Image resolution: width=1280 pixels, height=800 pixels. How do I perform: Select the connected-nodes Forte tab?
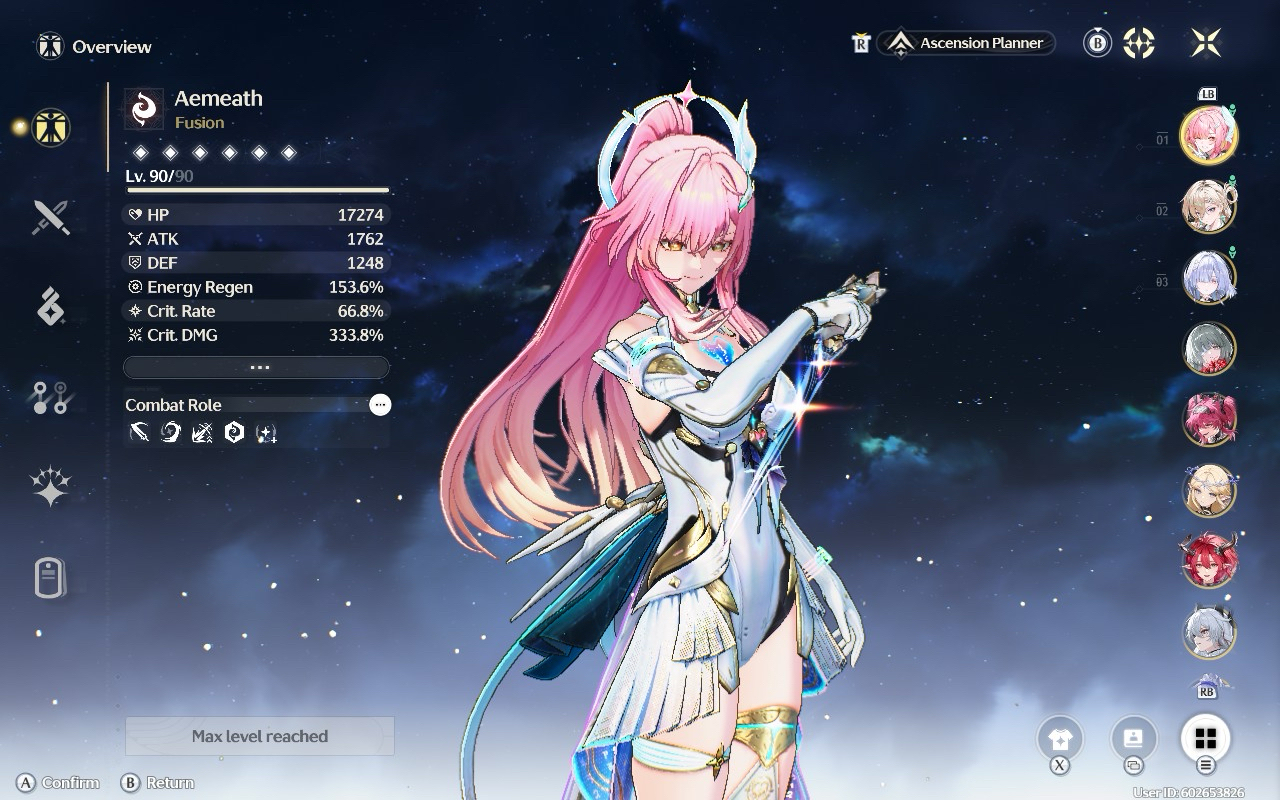coord(50,398)
